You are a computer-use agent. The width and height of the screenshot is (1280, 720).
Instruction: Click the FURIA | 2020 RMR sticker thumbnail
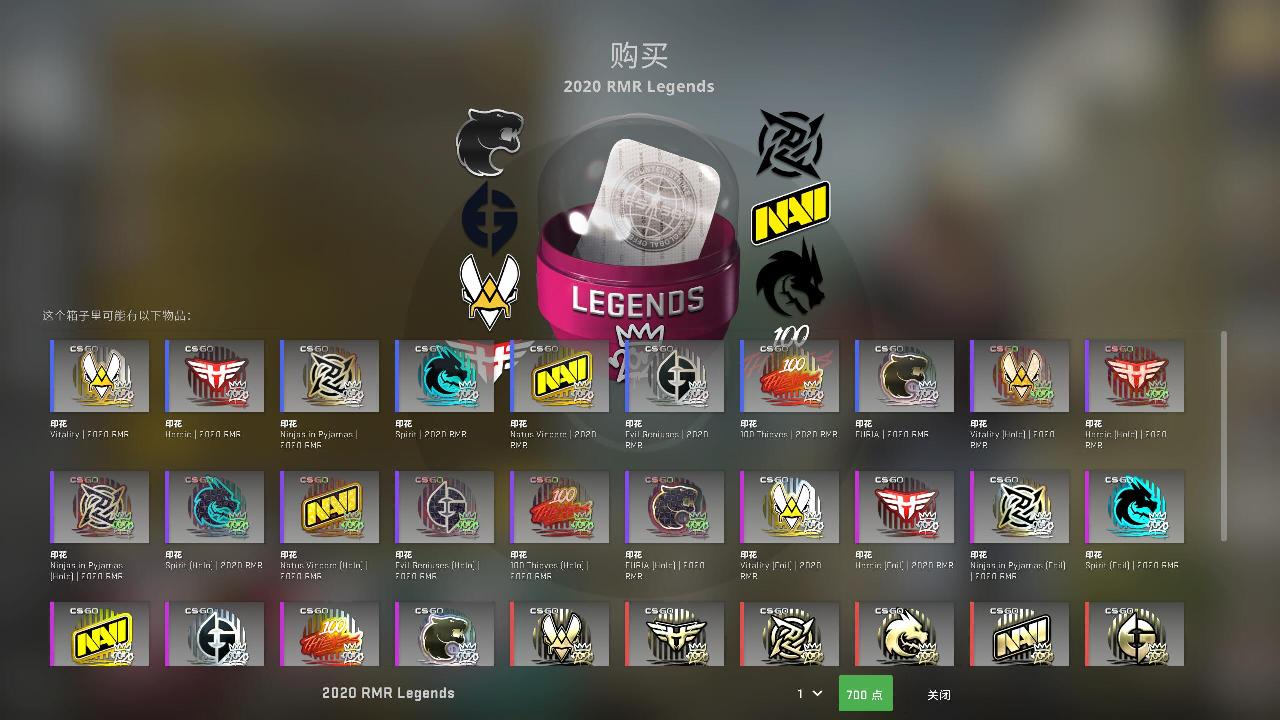[904, 376]
